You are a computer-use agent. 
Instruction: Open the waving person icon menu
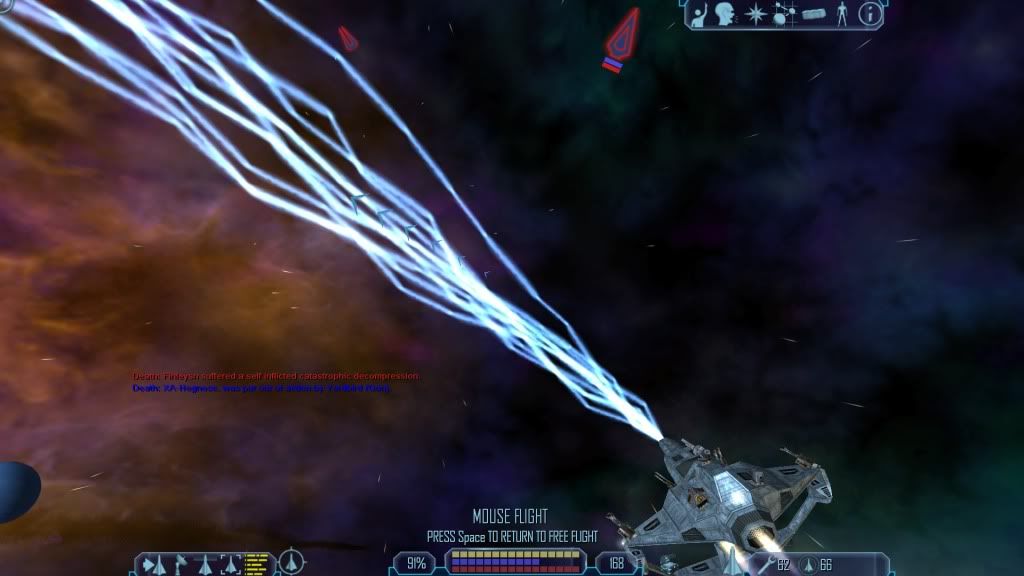point(699,14)
